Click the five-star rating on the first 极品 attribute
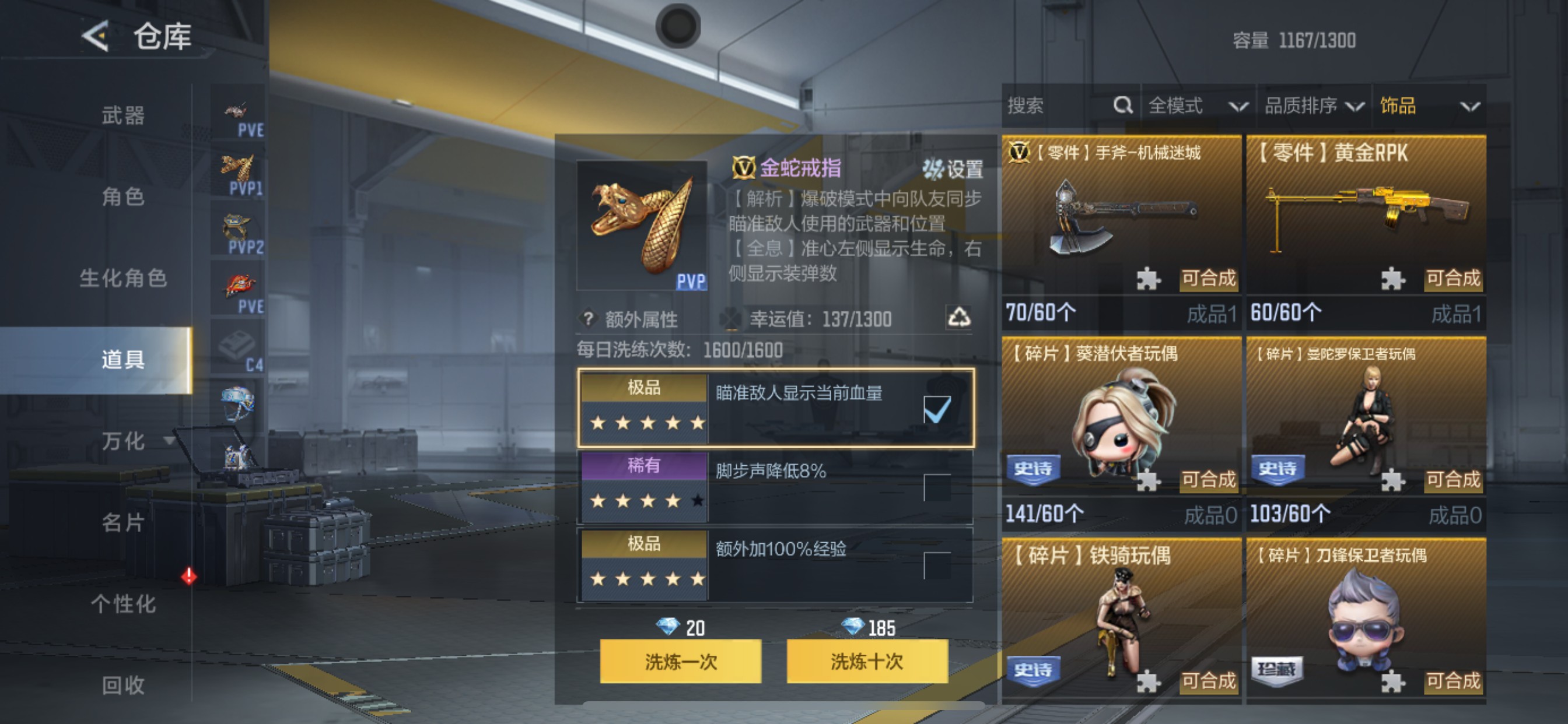Image resolution: width=1568 pixels, height=724 pixels. (x=645, y=423)
